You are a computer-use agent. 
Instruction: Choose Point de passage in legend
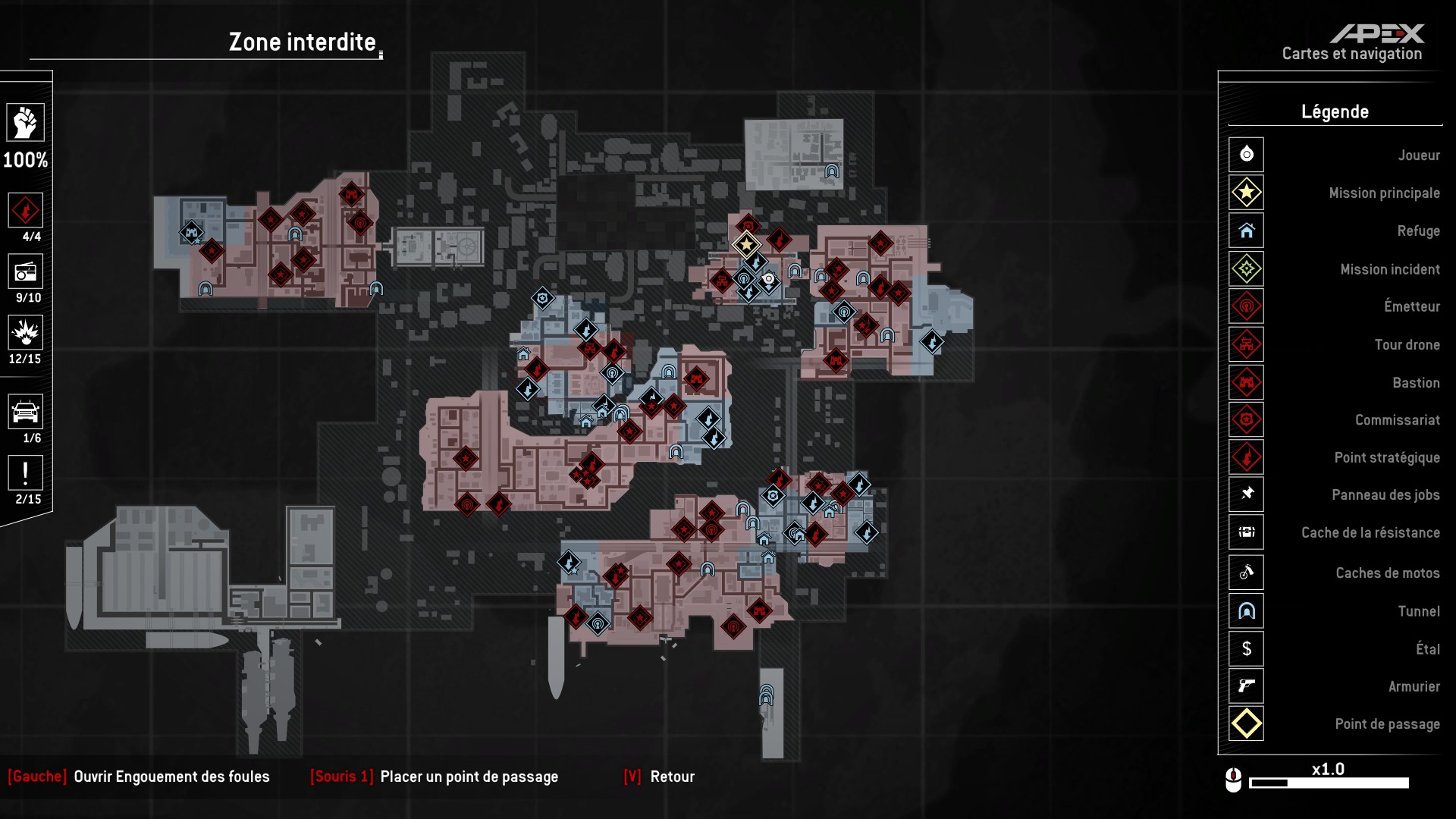click(x=1246, y=723)
